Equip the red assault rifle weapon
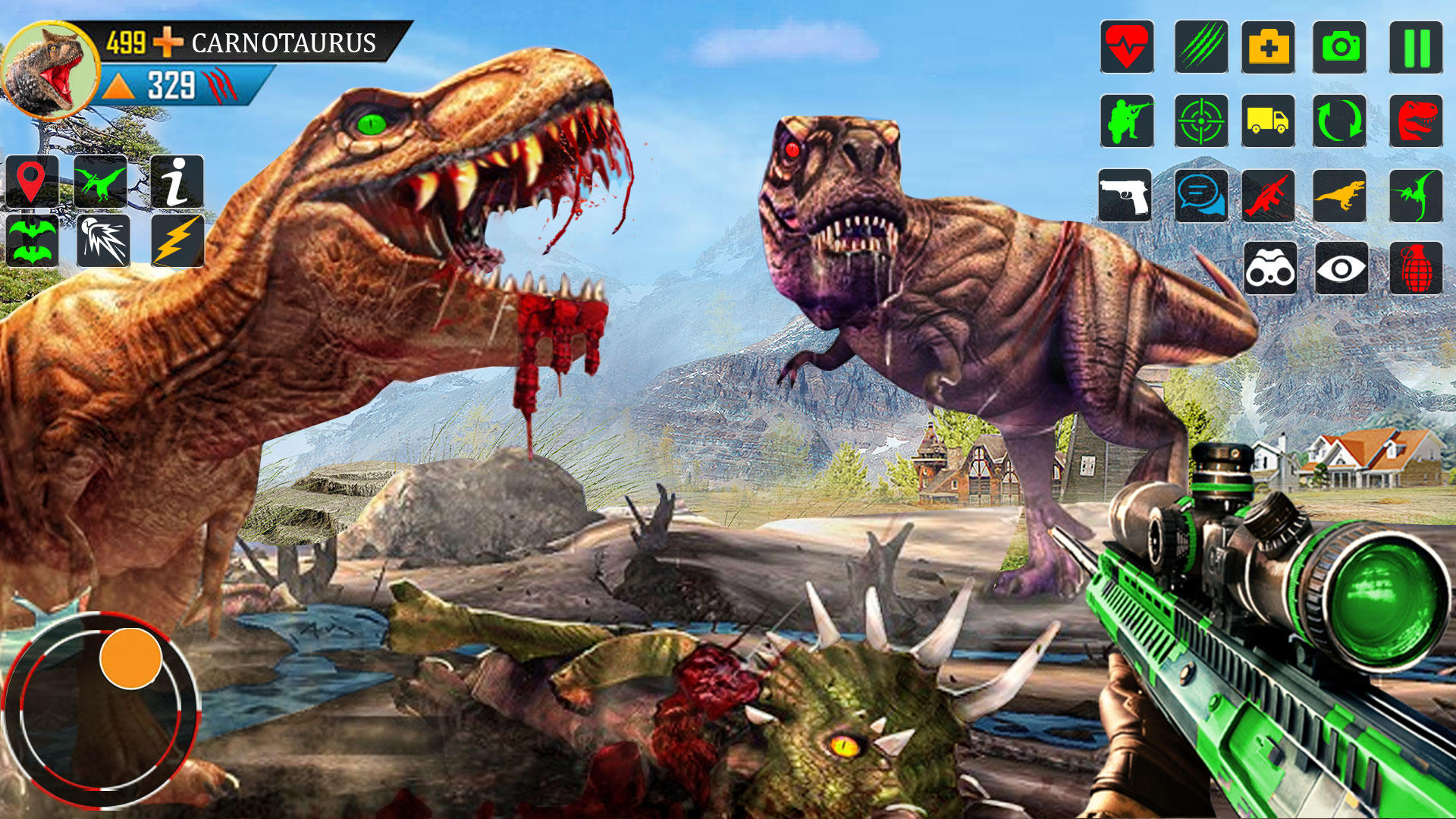 tap(1268, 196)
